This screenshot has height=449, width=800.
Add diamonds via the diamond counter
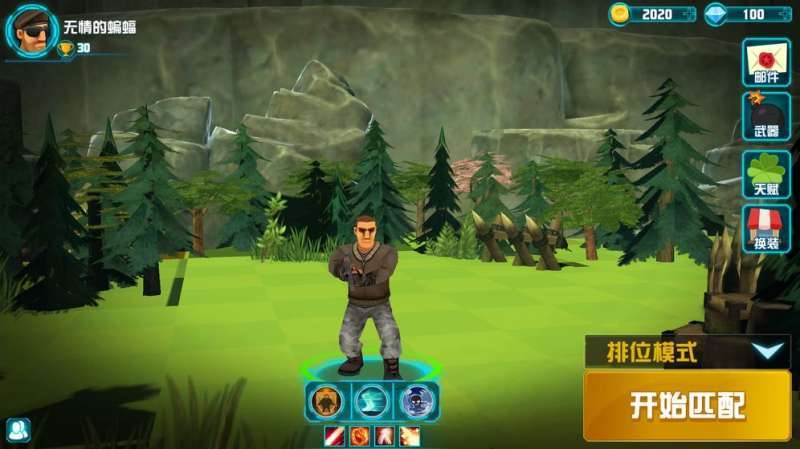coord(749,14)
